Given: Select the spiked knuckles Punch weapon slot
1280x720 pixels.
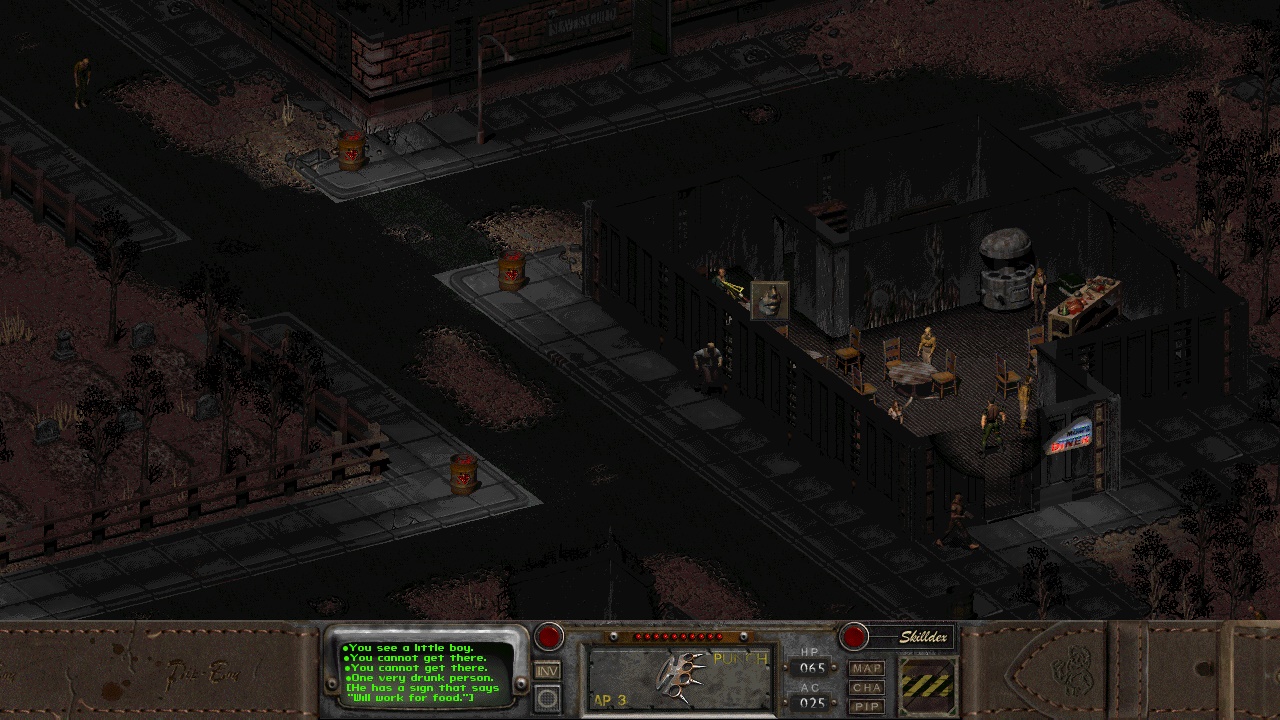Looking at the screenshot, I should click(x=679, y=678).
